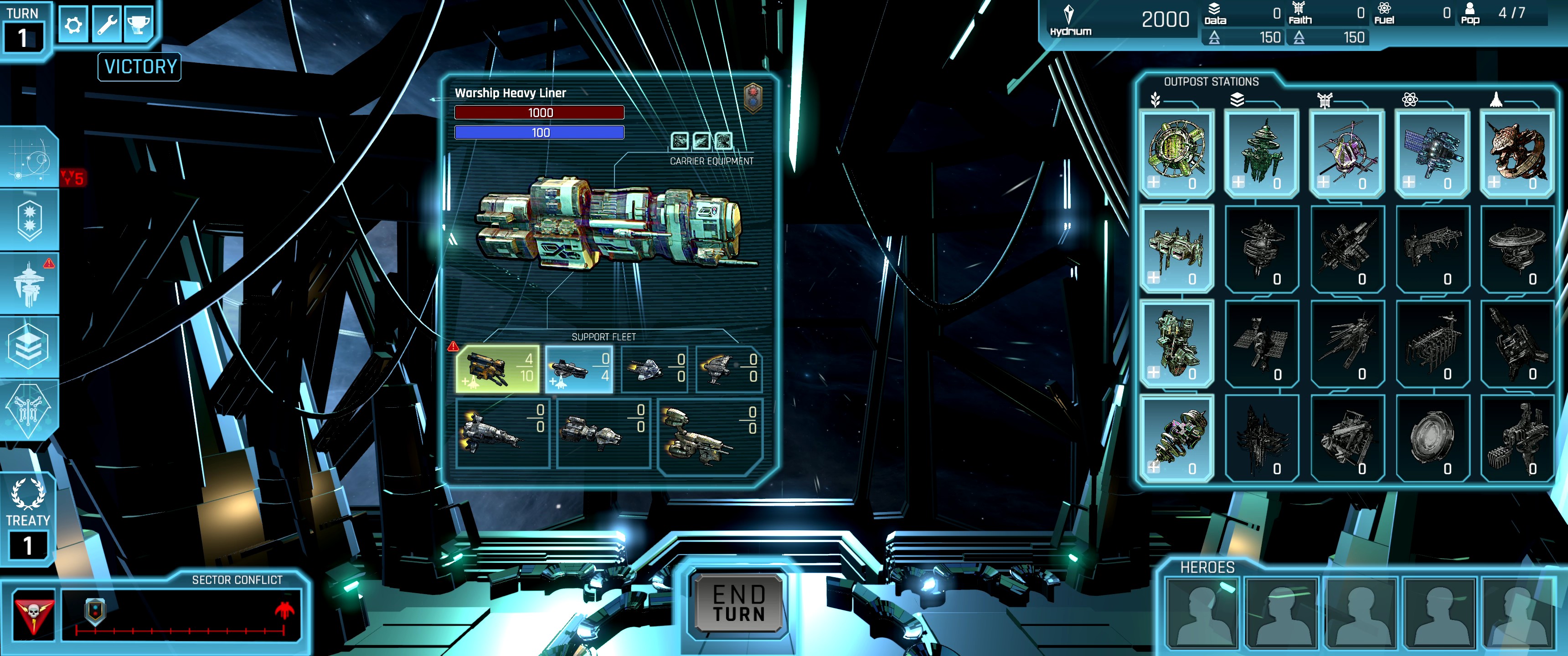The height and width of the screenshot is (656, 1568).
Task: Show the trophy achievements panel
Action: (138, 25)
